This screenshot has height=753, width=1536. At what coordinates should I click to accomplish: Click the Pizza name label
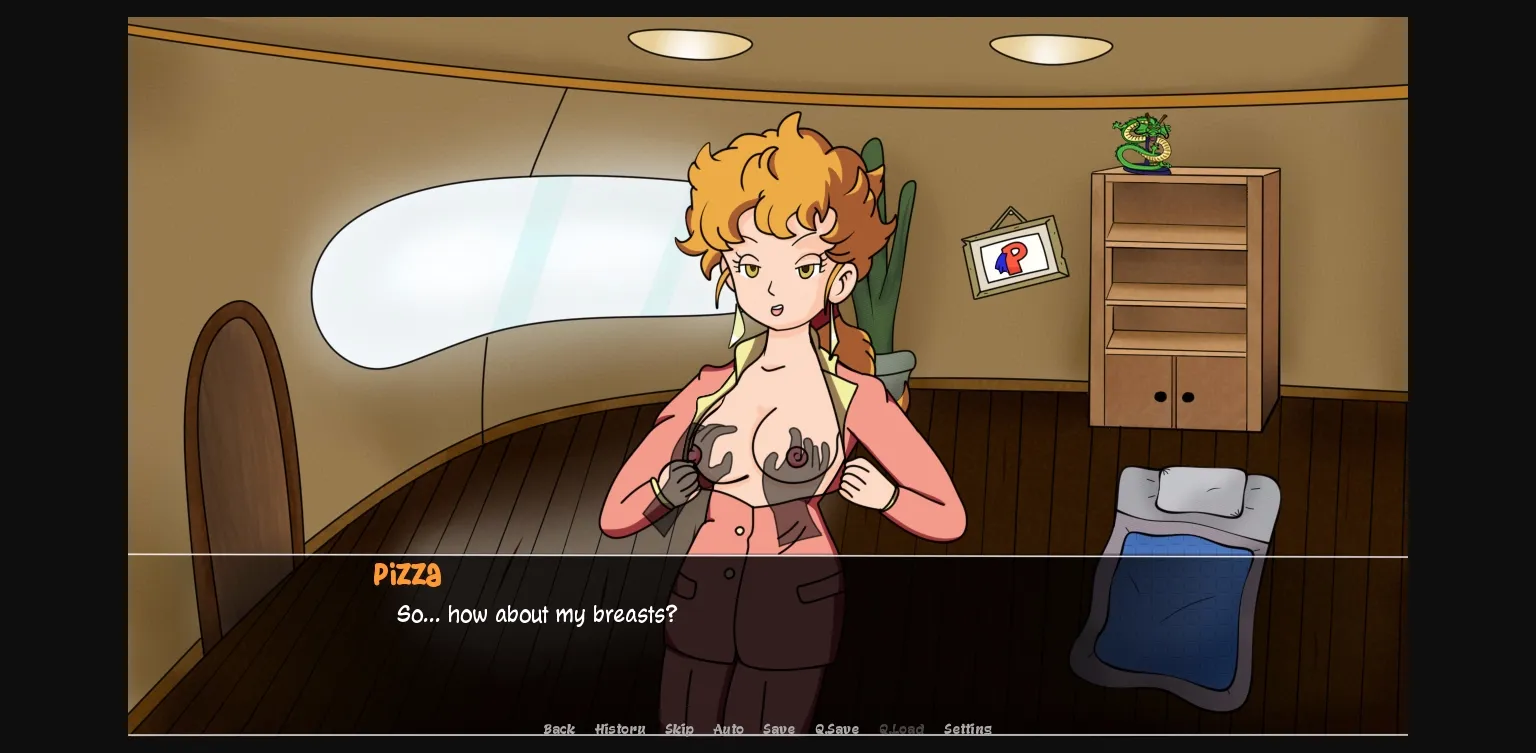[x=406, y=575]
